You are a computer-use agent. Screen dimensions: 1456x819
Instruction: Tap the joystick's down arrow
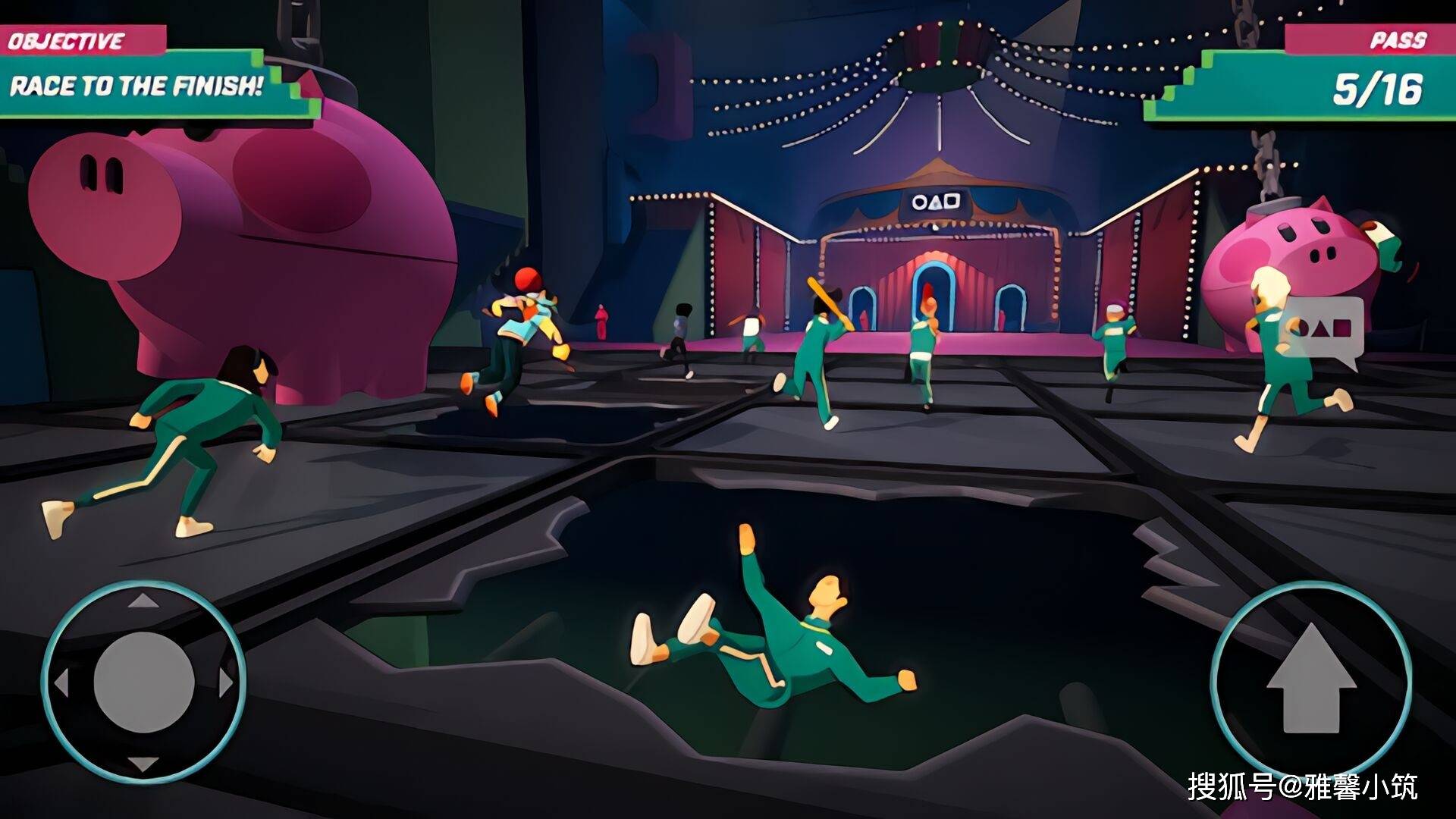pyautogui.click(x=143, y=764)
